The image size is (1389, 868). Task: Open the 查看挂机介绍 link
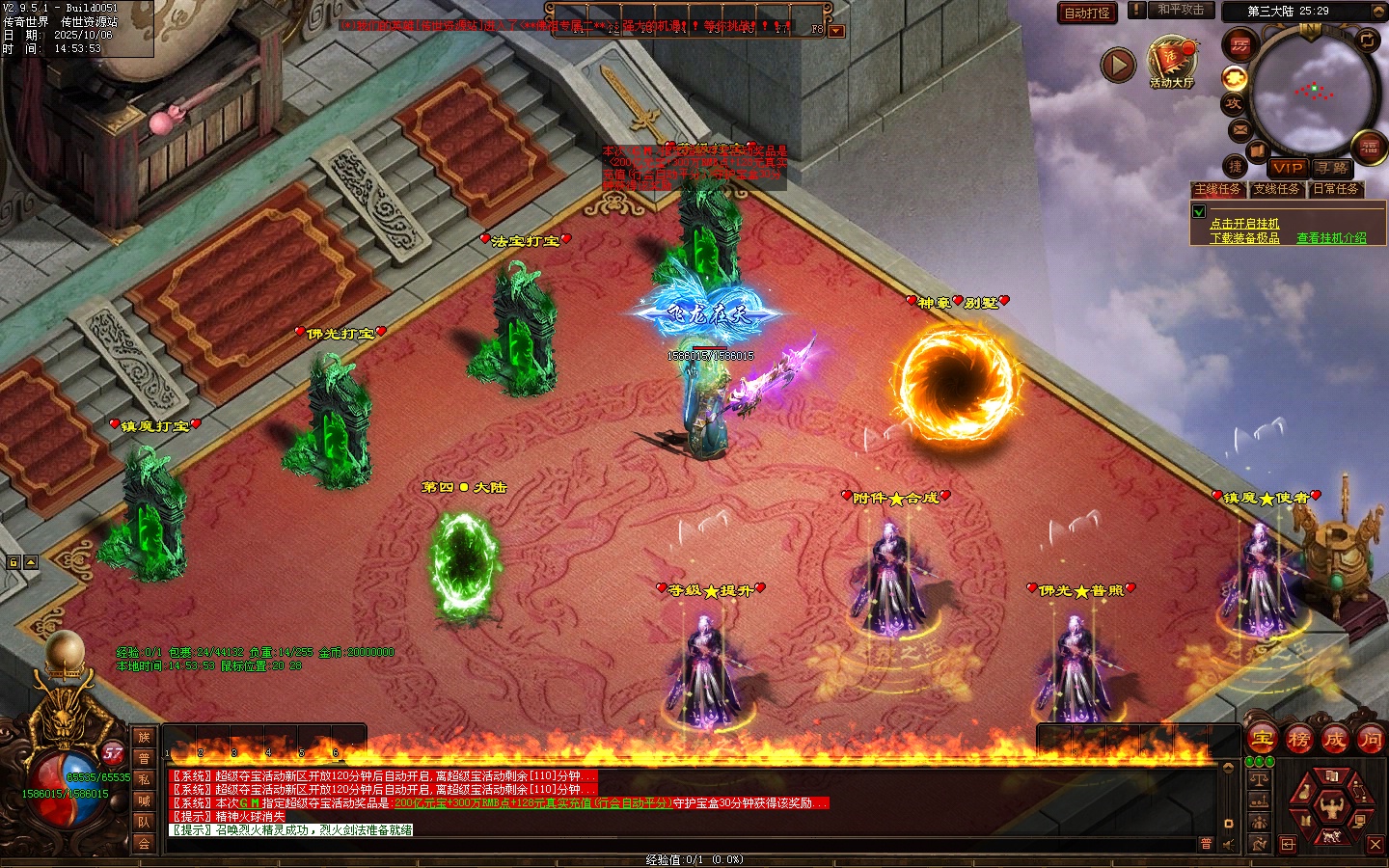point(1331,237)
